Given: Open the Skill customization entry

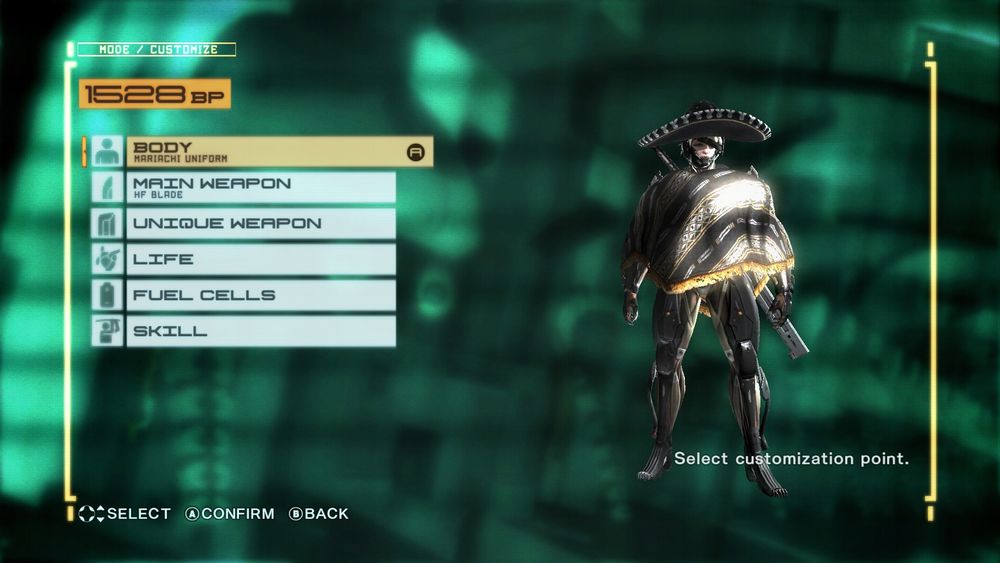Looking at the screenshot, I should click(x=260, y=331).
